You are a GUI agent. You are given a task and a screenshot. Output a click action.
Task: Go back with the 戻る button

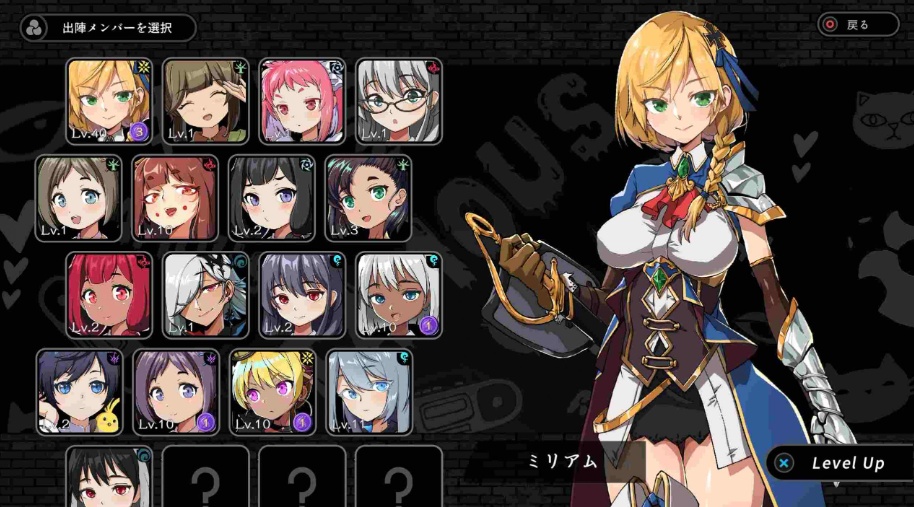857,24
